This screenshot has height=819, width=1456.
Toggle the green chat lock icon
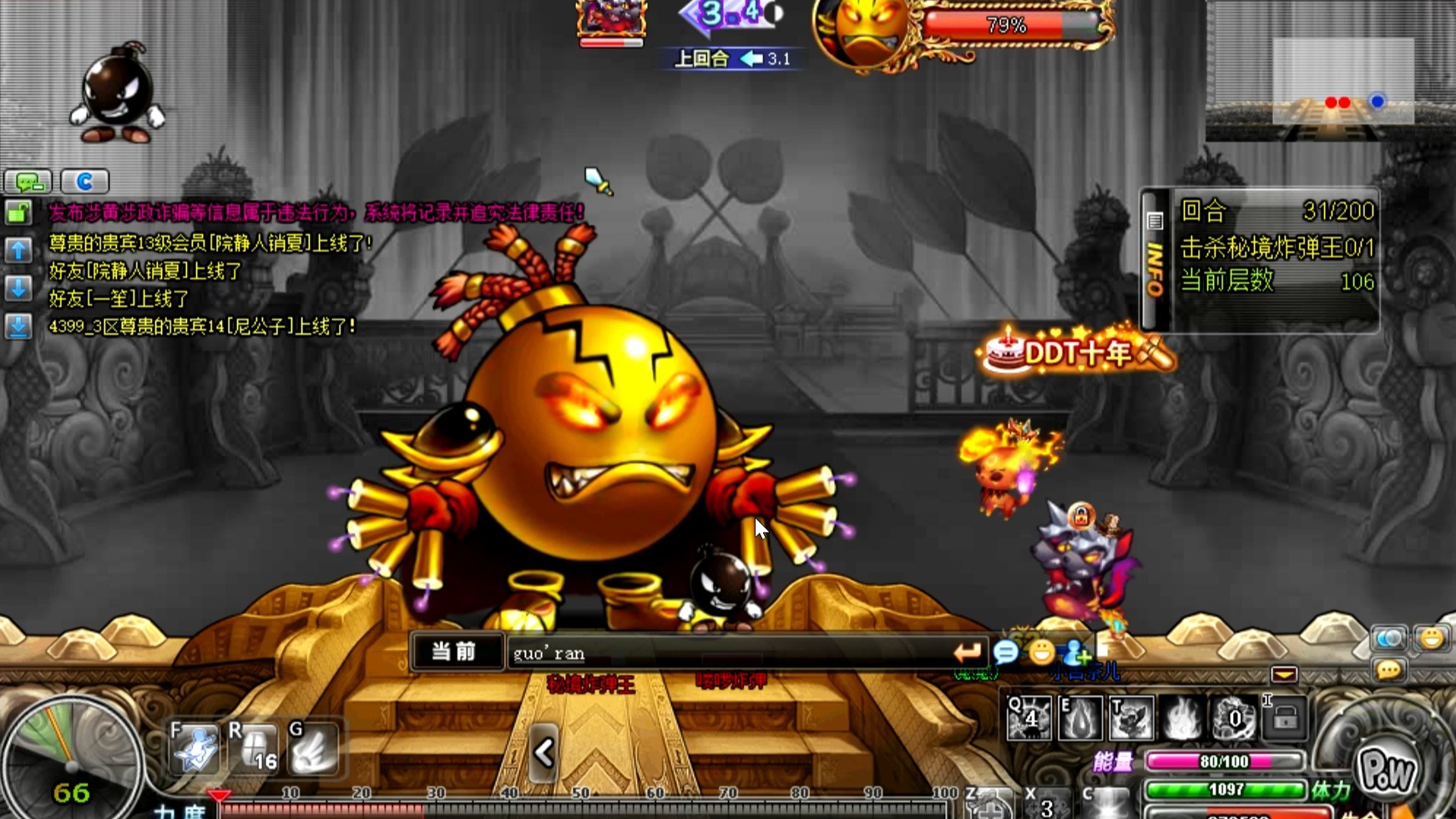coord(18,213)
